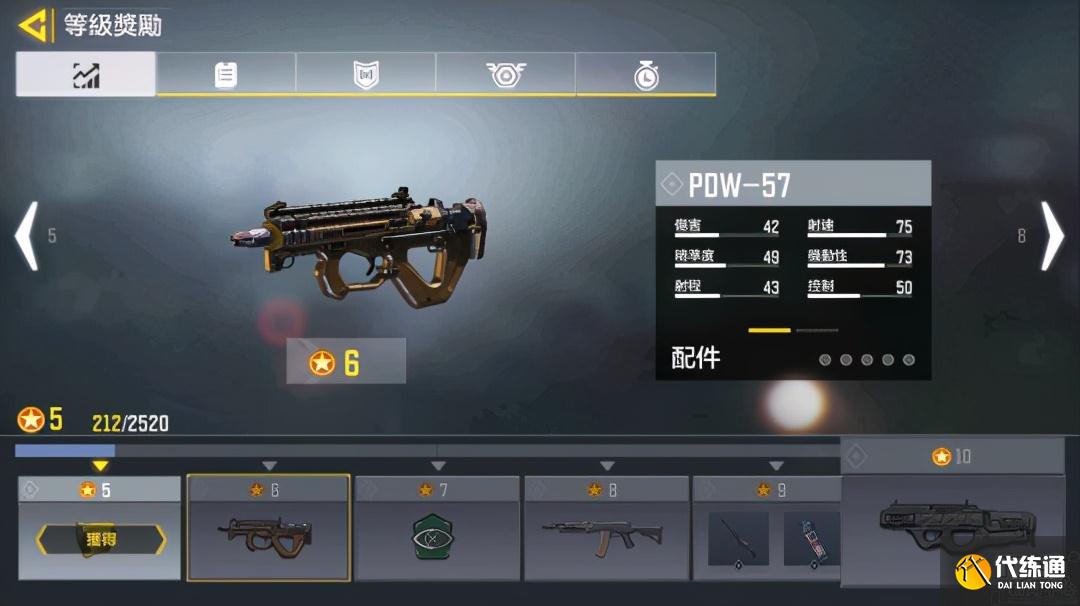Select the level 7 green emblem reward tile

(x=438, y=528)
